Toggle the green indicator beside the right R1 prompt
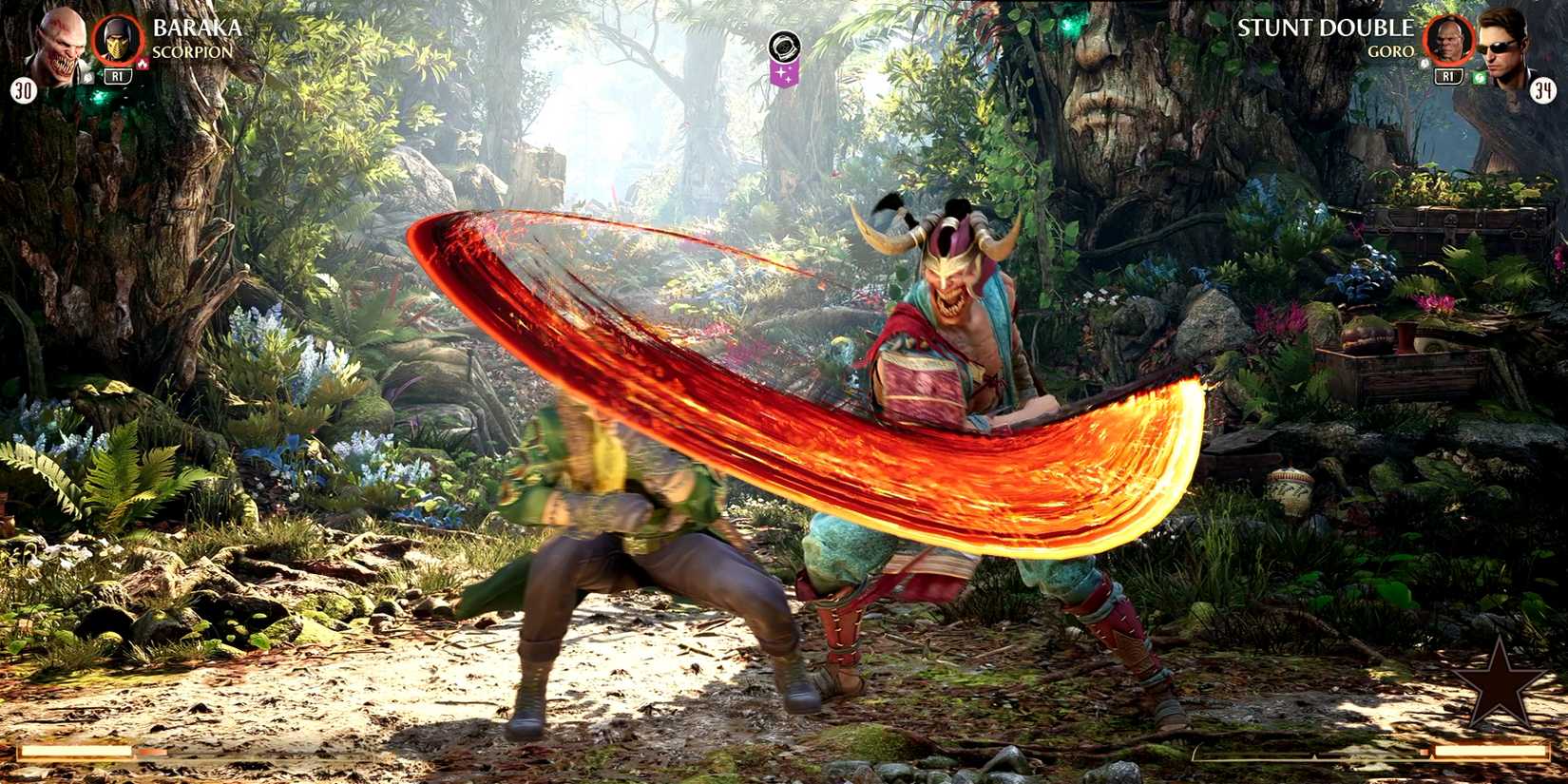Screen dimensions: 1568x784 1480,77
